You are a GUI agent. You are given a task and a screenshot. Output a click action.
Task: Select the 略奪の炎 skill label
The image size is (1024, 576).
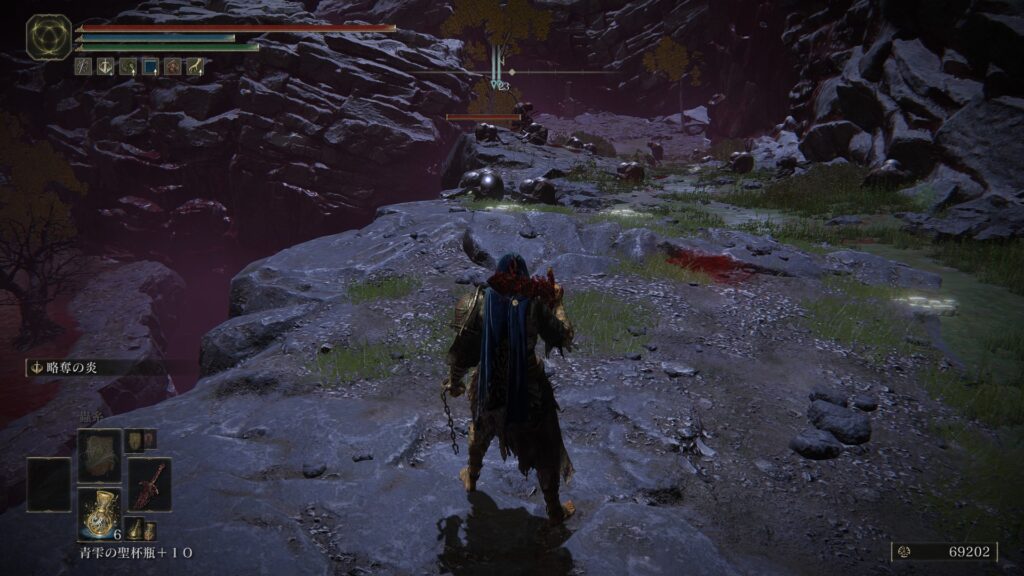(x=70, y=368)
